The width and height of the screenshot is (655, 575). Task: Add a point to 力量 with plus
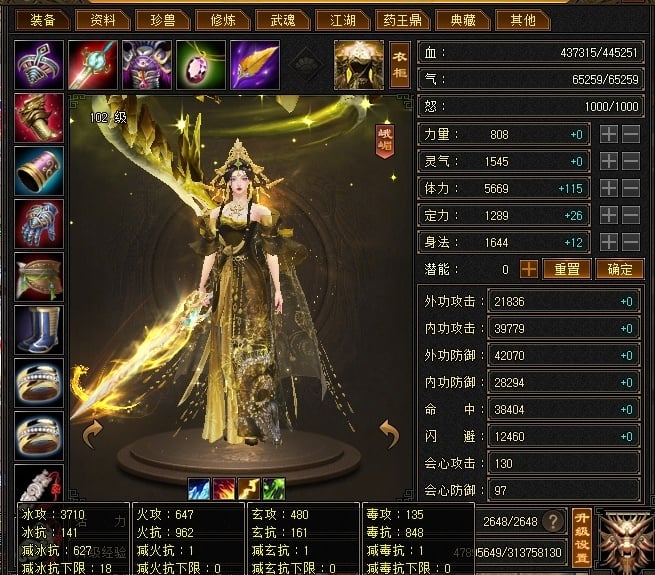[x=608, y=134]
